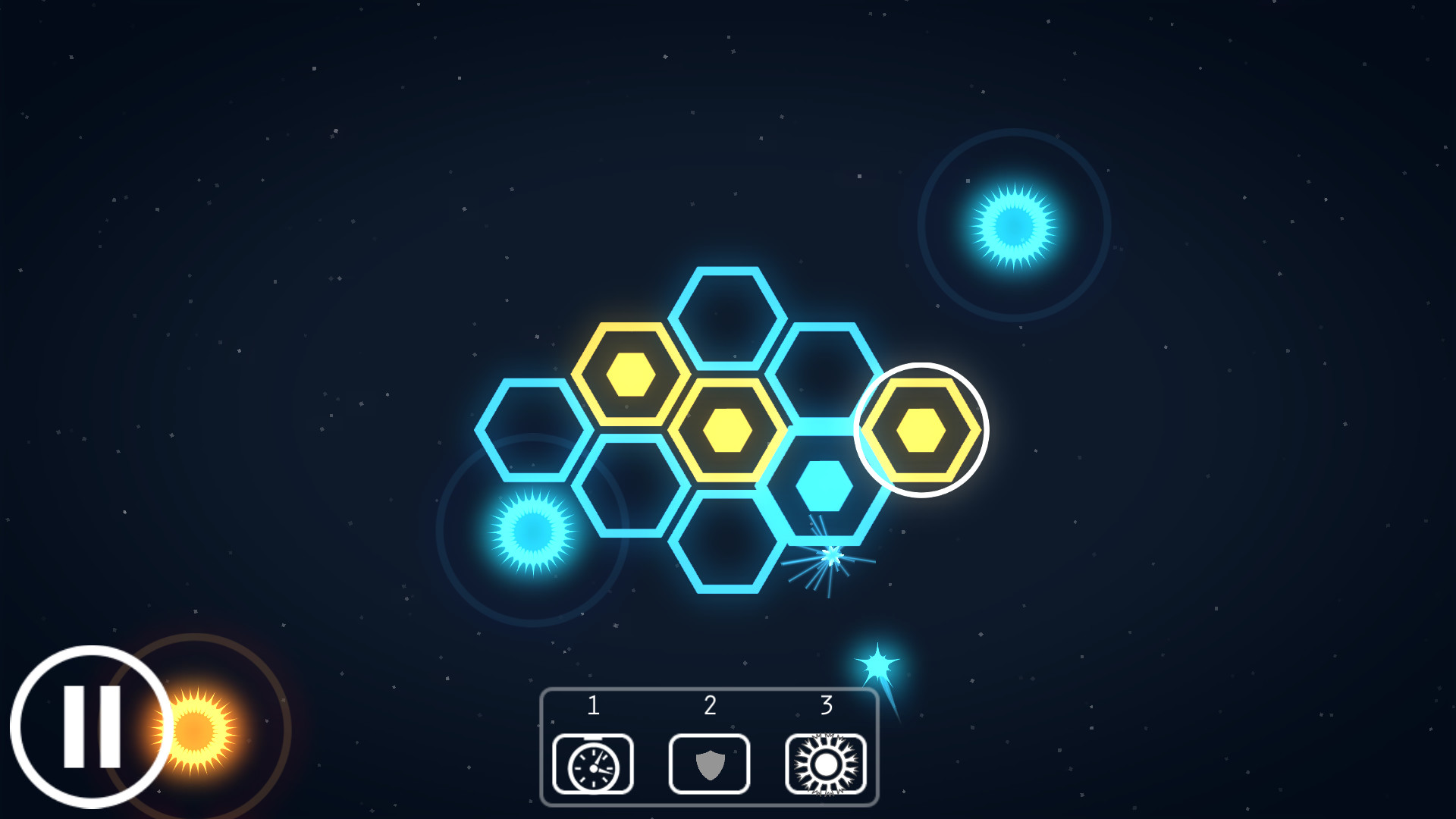This screenshot has height=819, width=1456.
Task: Click the leftmost empty hexagon outline
Action: tap(535, 428)
